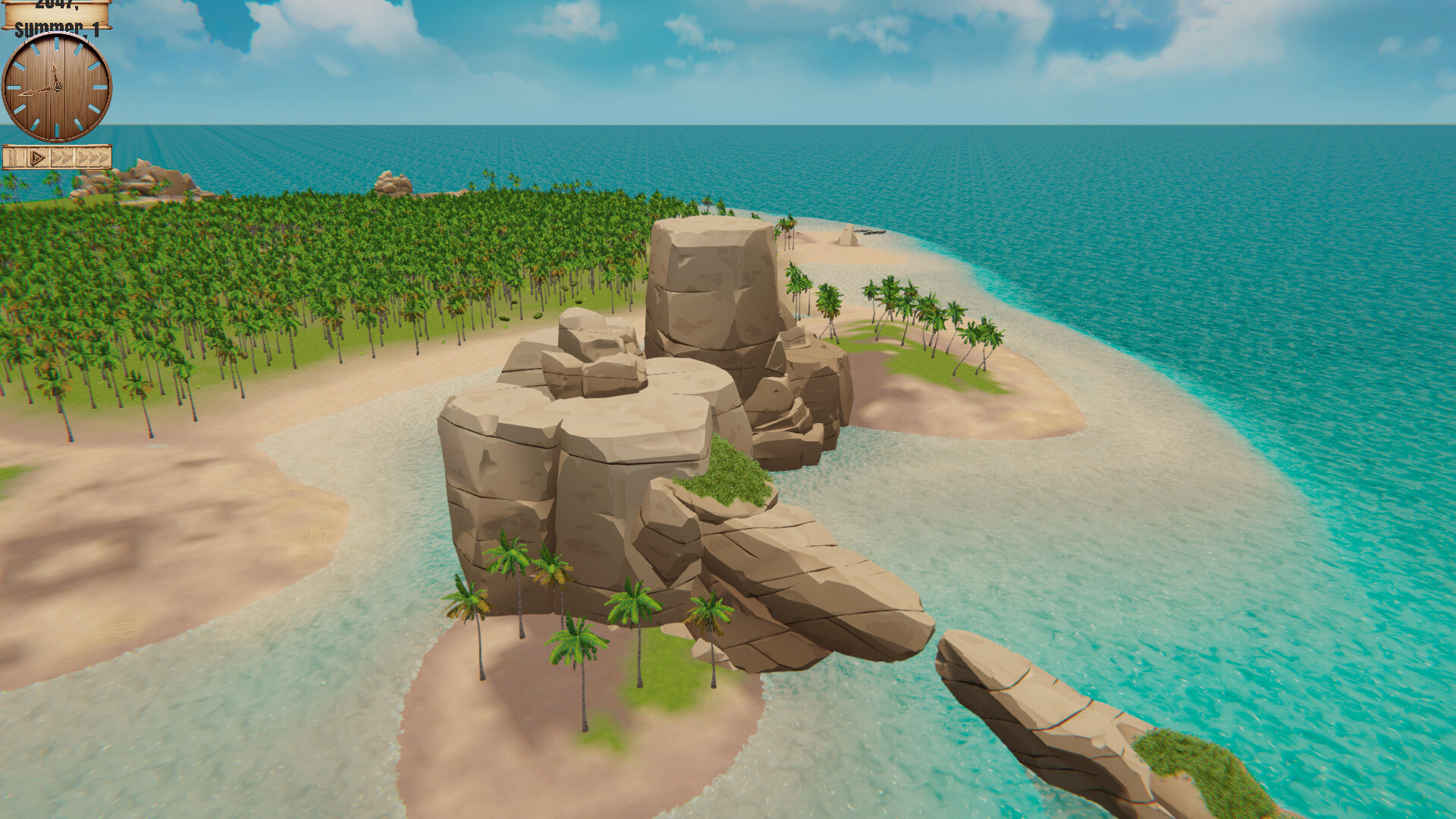
Task: Click the highlighted play triangle in the speed bar
Action: point(36,158)
